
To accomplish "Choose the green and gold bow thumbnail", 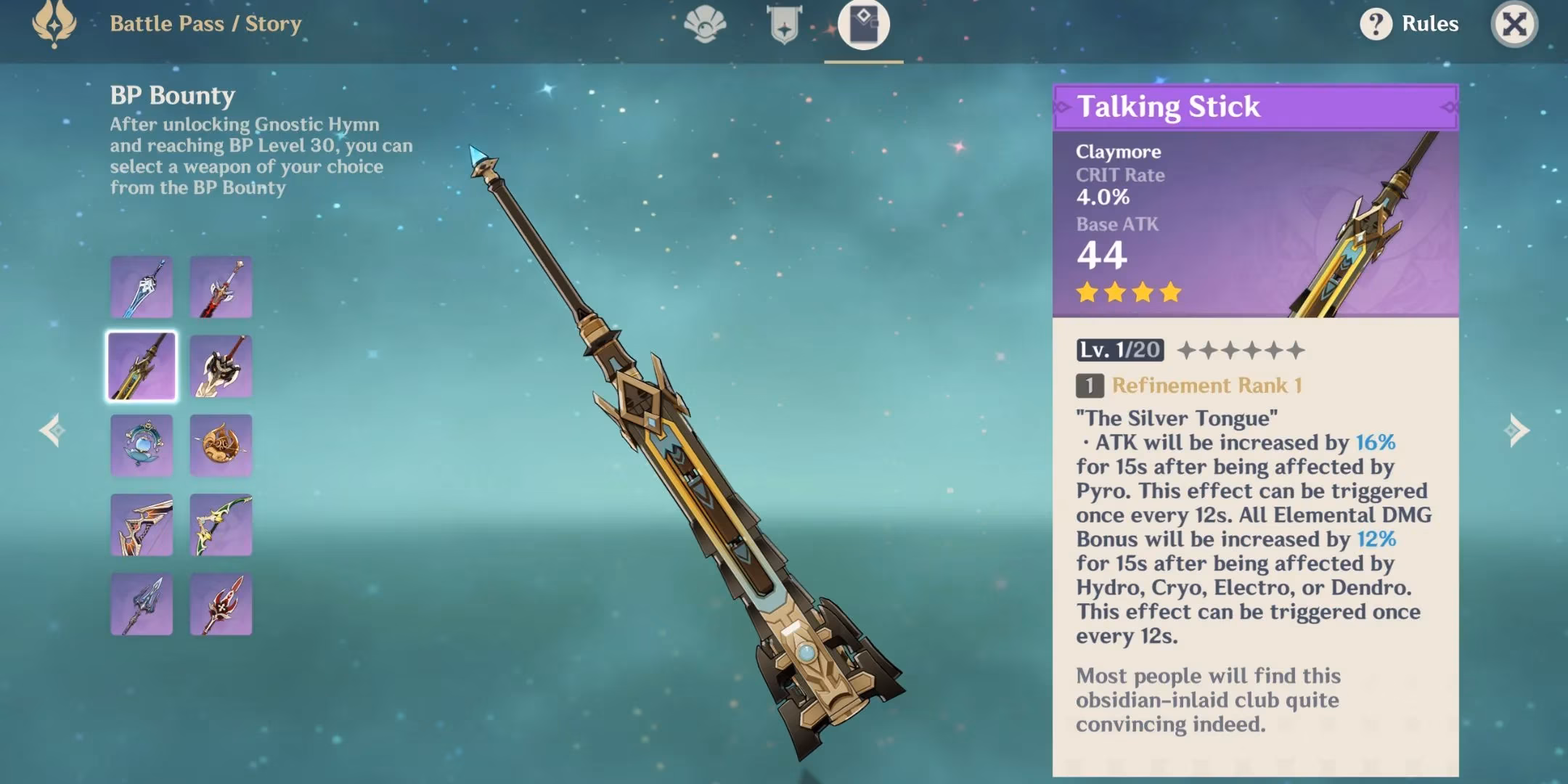I will [x=221, y=525].
